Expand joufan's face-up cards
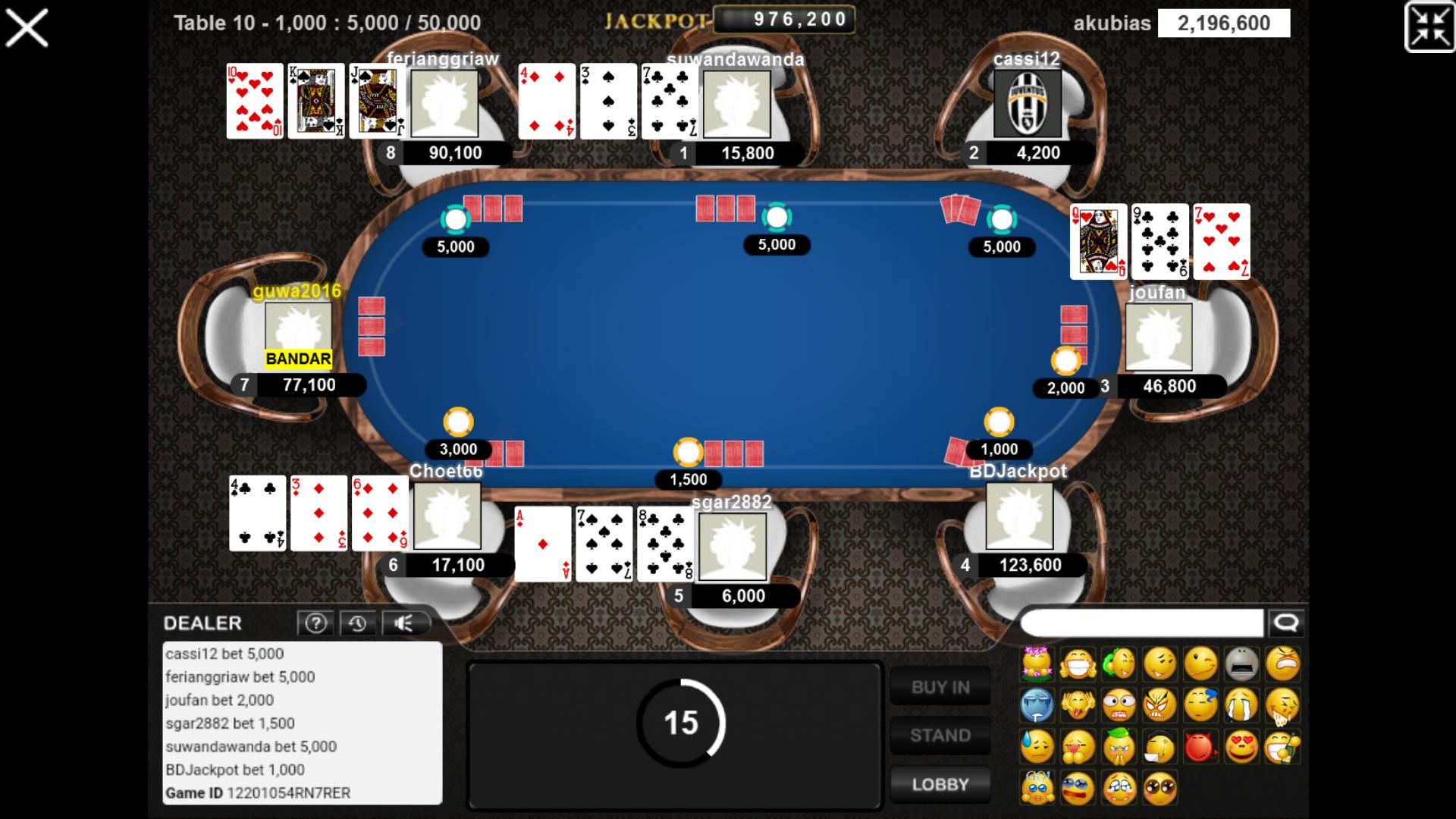Image resolution: width=1456 pixels, height=819 pixels. tap(1159, 243)
